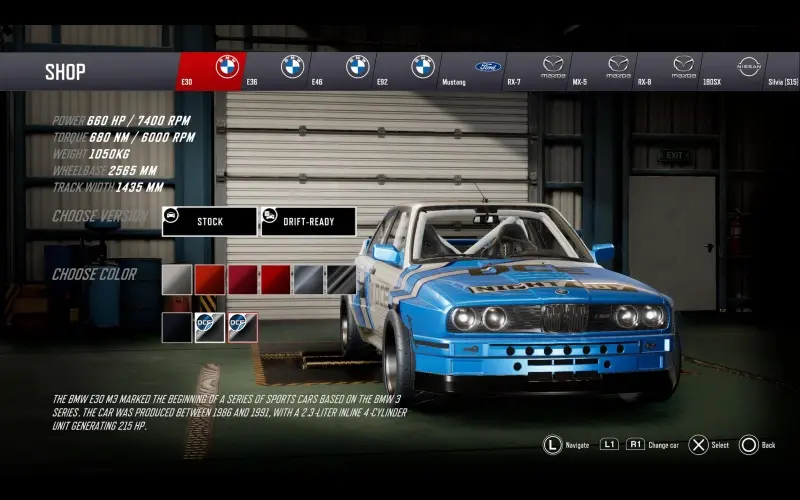Image resolution: width=800 pixels, height=500 pixels.
Task: Choose the Stock version
Action: (209, 221)
